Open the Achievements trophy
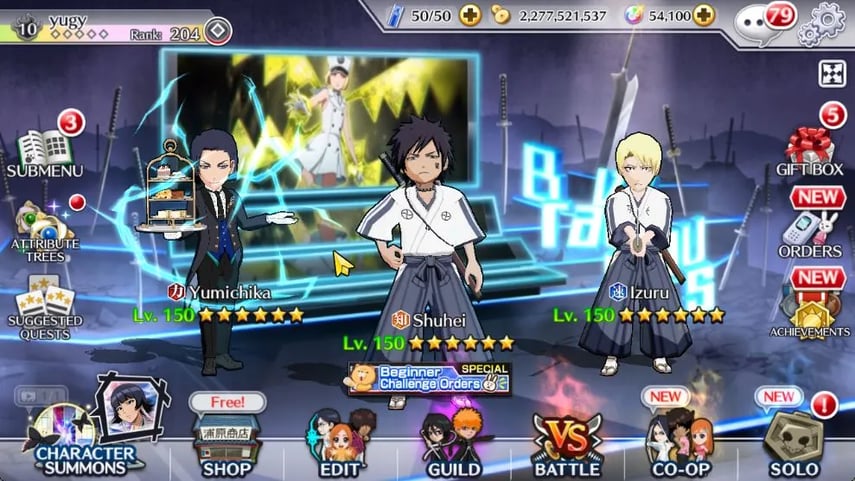 (809, 310)
